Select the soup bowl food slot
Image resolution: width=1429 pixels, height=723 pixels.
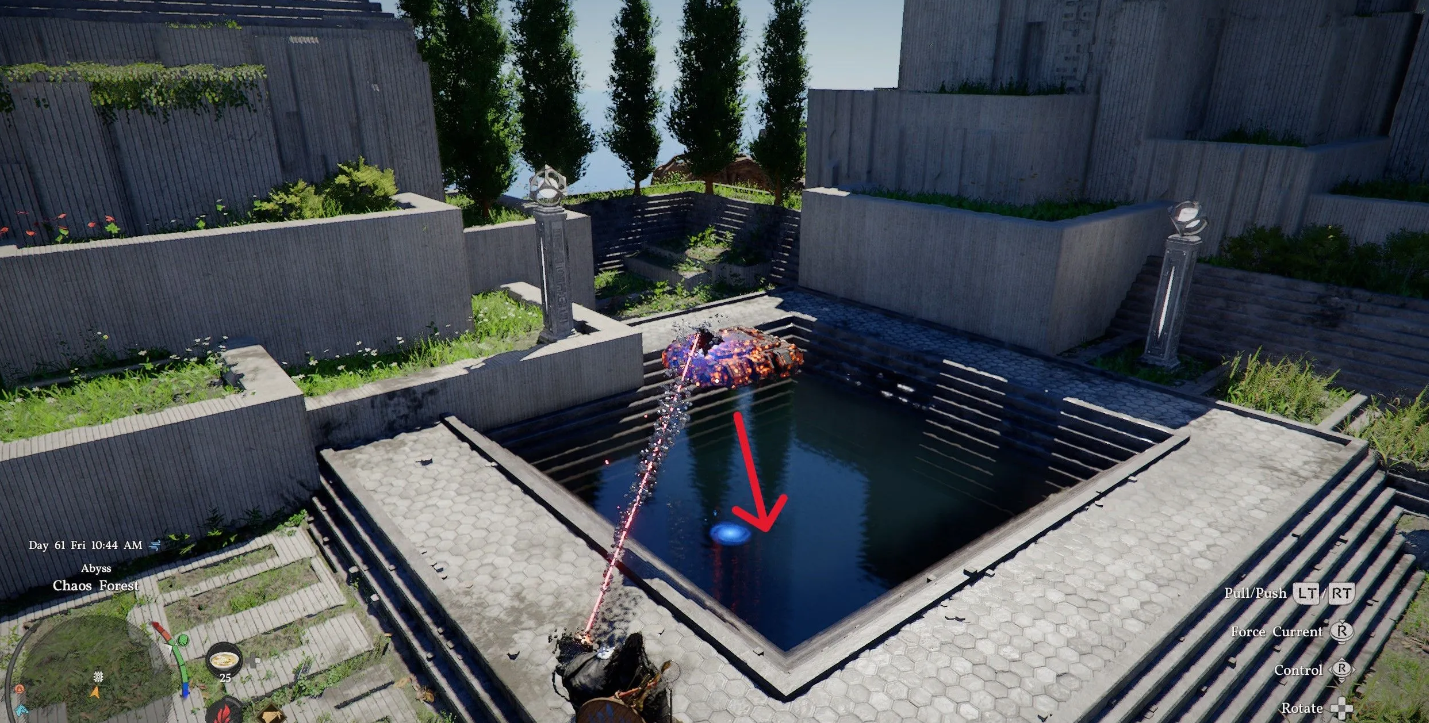coord(224,659)
